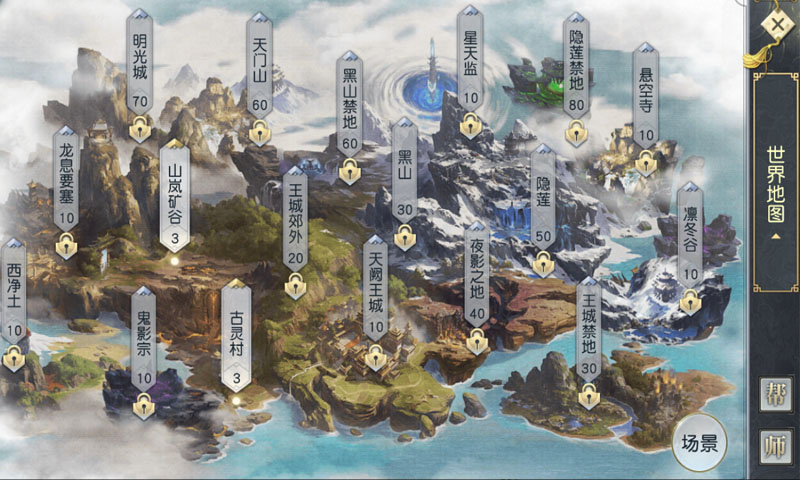
Task: Close the world map screen
Action: 776,24
